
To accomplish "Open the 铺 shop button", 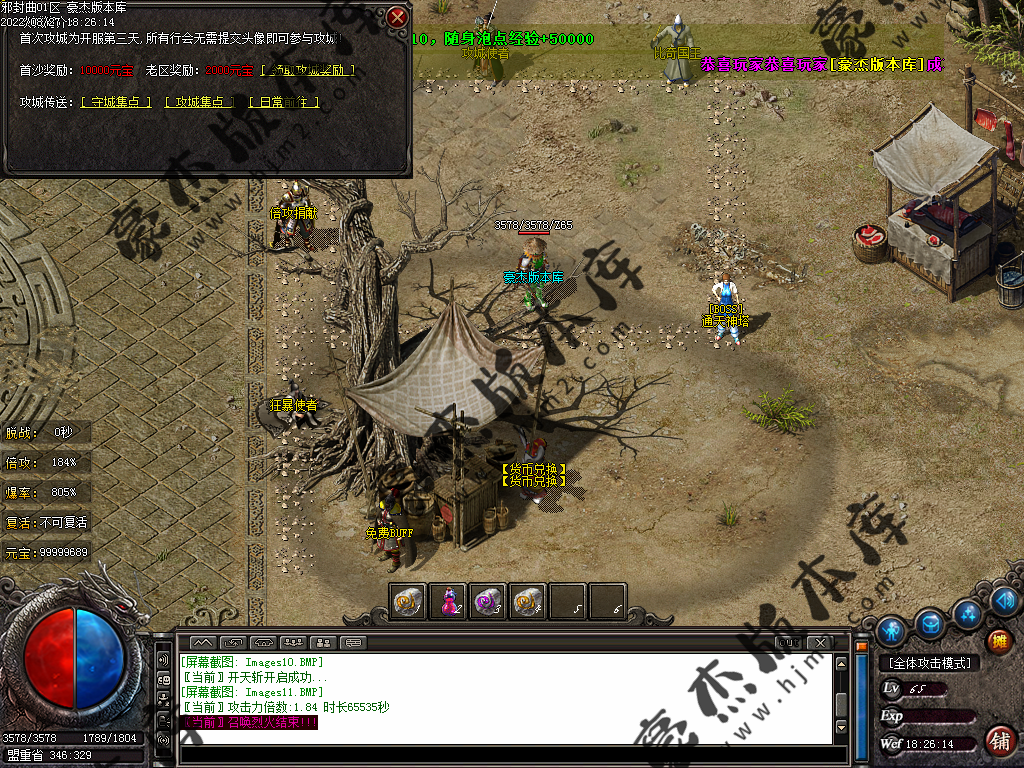I will pos(998,741).
